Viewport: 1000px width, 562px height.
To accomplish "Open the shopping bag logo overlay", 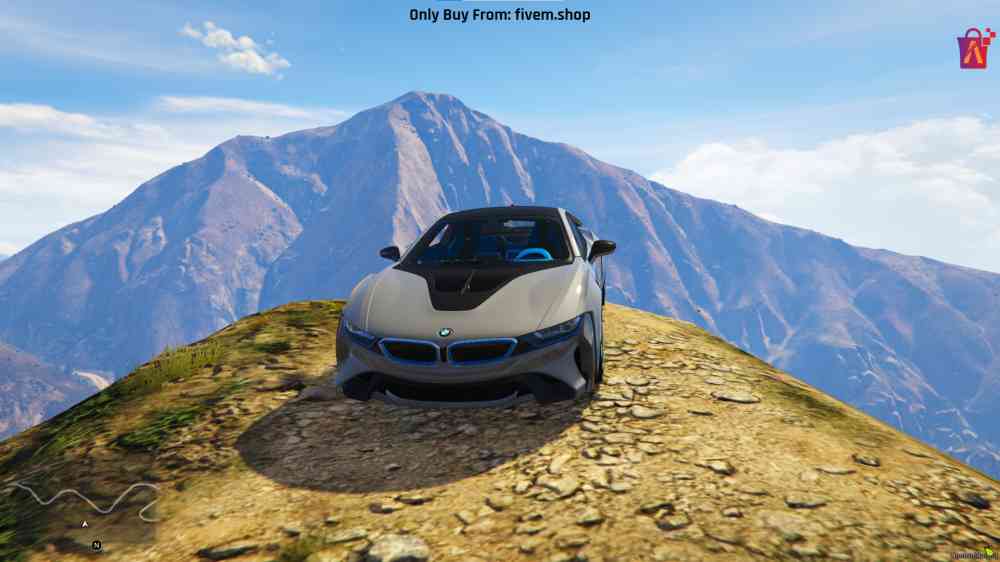I will (975, 48).
